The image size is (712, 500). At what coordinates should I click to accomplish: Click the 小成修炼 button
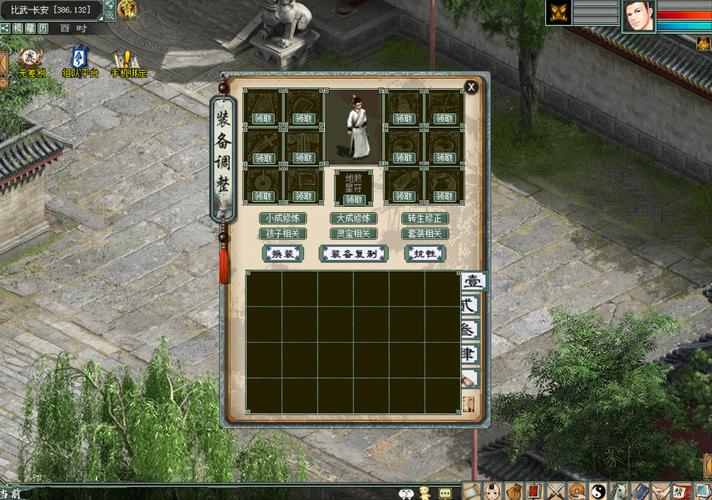pos(283,218)
